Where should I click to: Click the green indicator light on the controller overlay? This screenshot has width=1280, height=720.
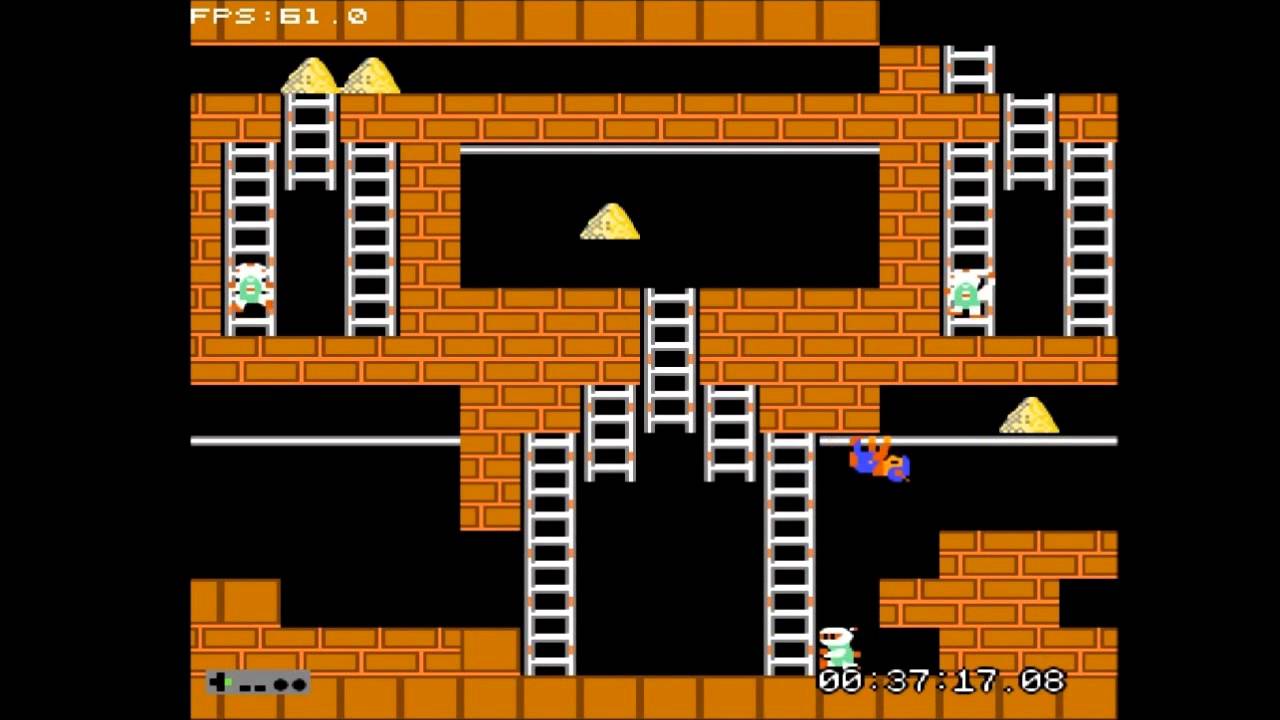227,682
